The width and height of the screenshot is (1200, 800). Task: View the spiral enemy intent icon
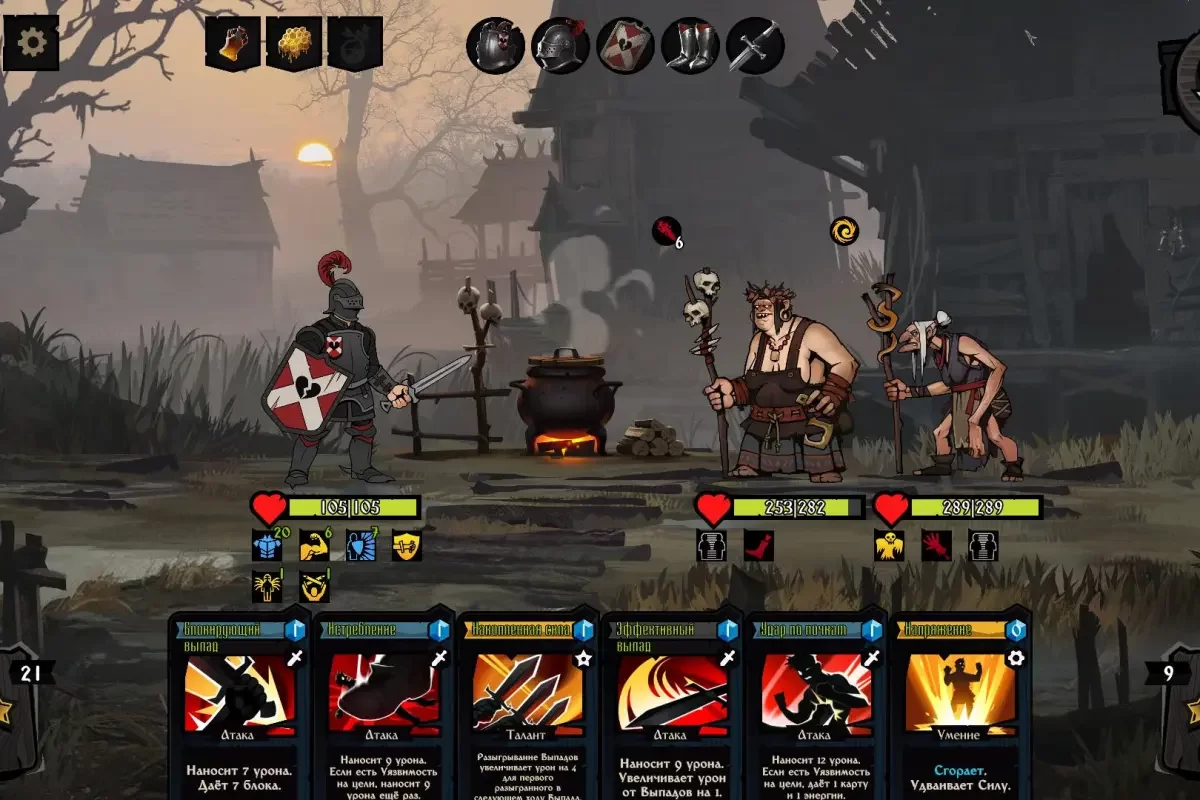[844, 232]
